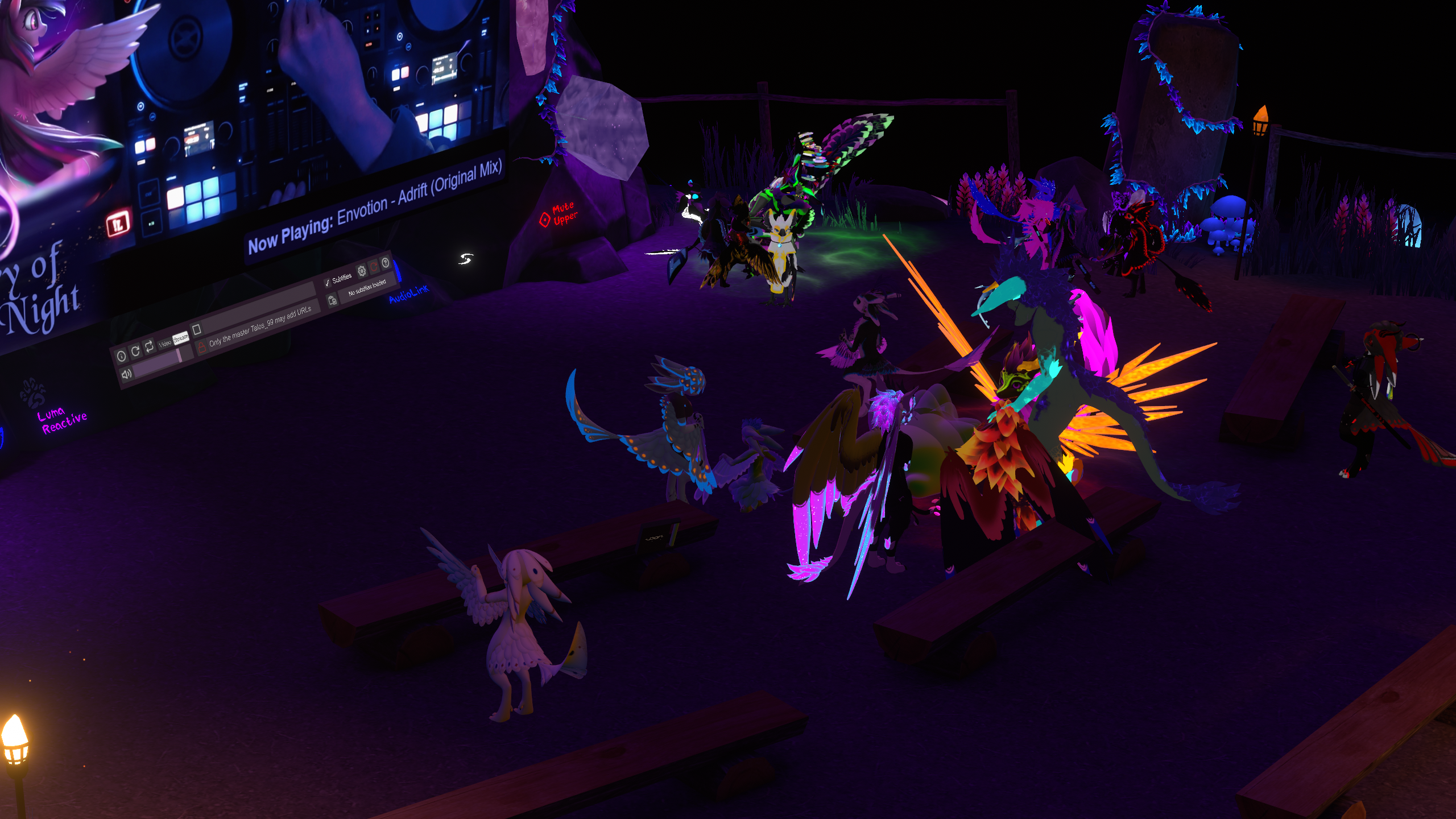
Task: Switch the player to Video mode
Action: click(165, 342)
